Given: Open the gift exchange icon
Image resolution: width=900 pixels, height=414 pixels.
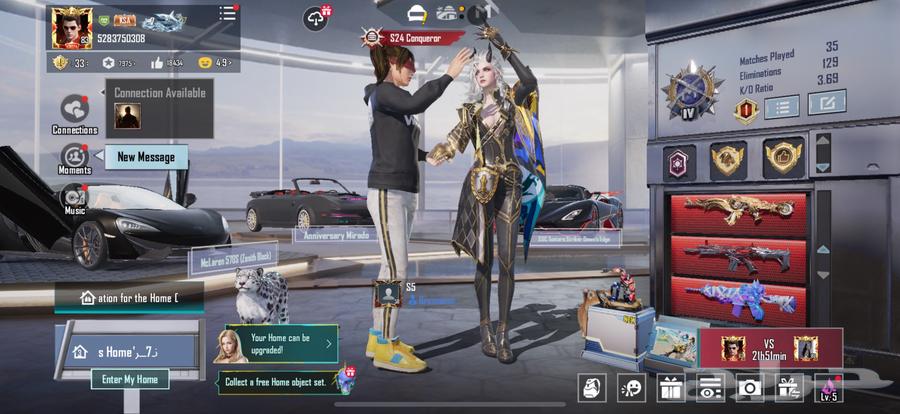Looking at the screenshot, I should [789, 389].
